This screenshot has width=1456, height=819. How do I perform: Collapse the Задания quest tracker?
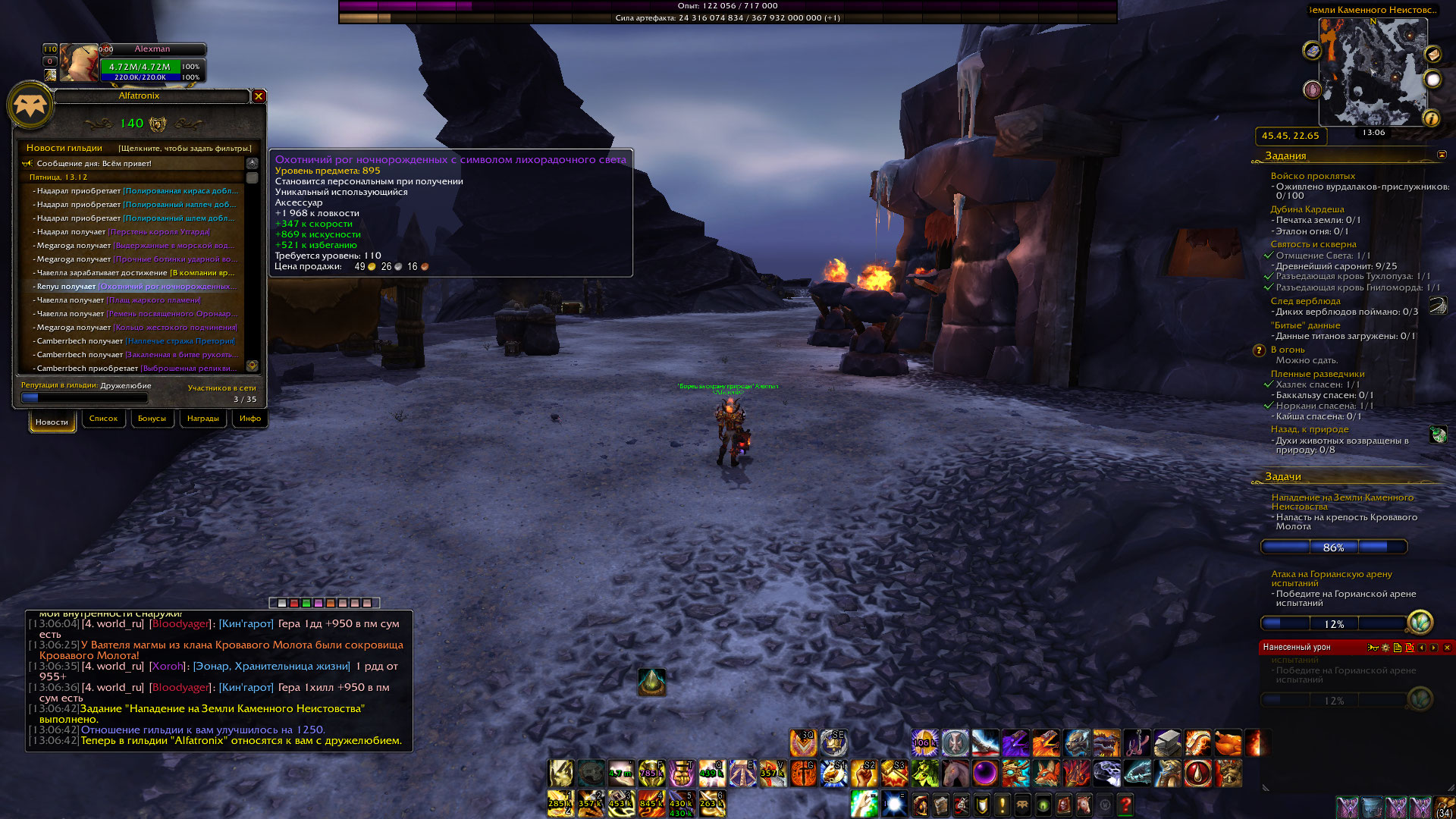tap(1442, 155)
